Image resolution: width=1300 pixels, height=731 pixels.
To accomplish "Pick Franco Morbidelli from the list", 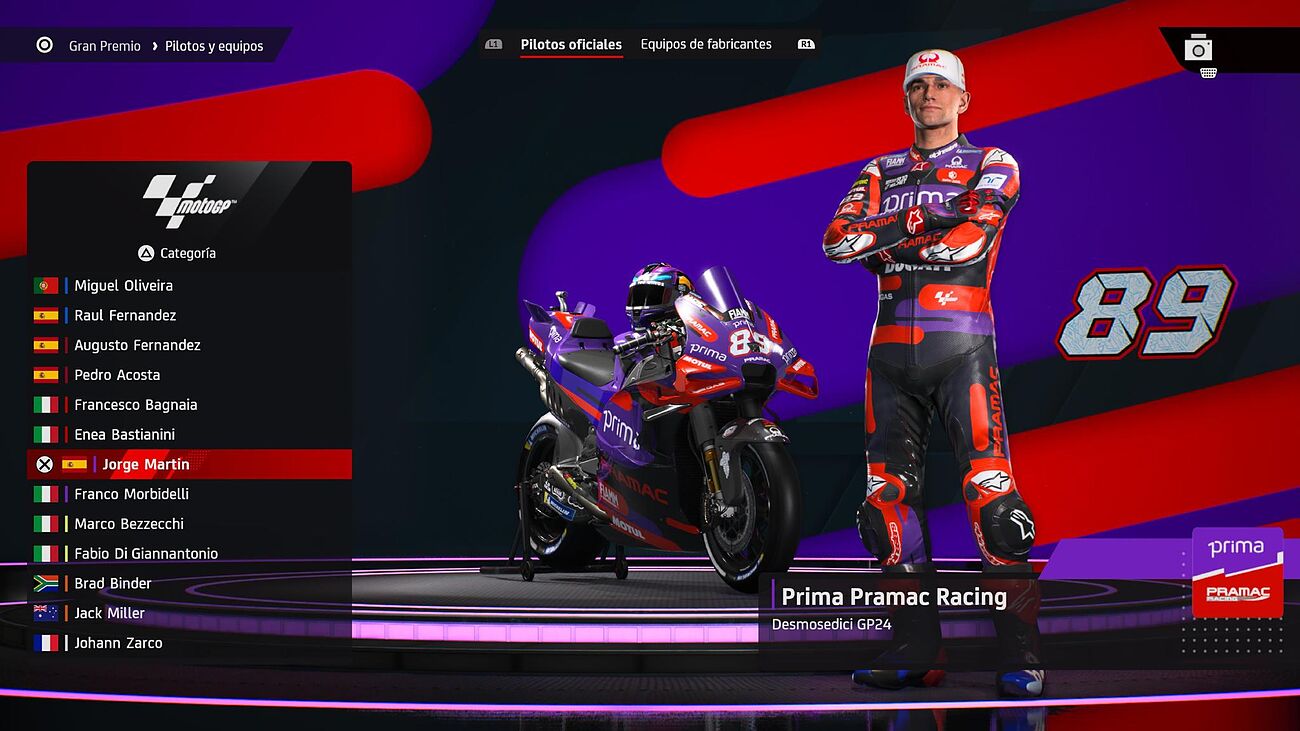I will point(131,495).
